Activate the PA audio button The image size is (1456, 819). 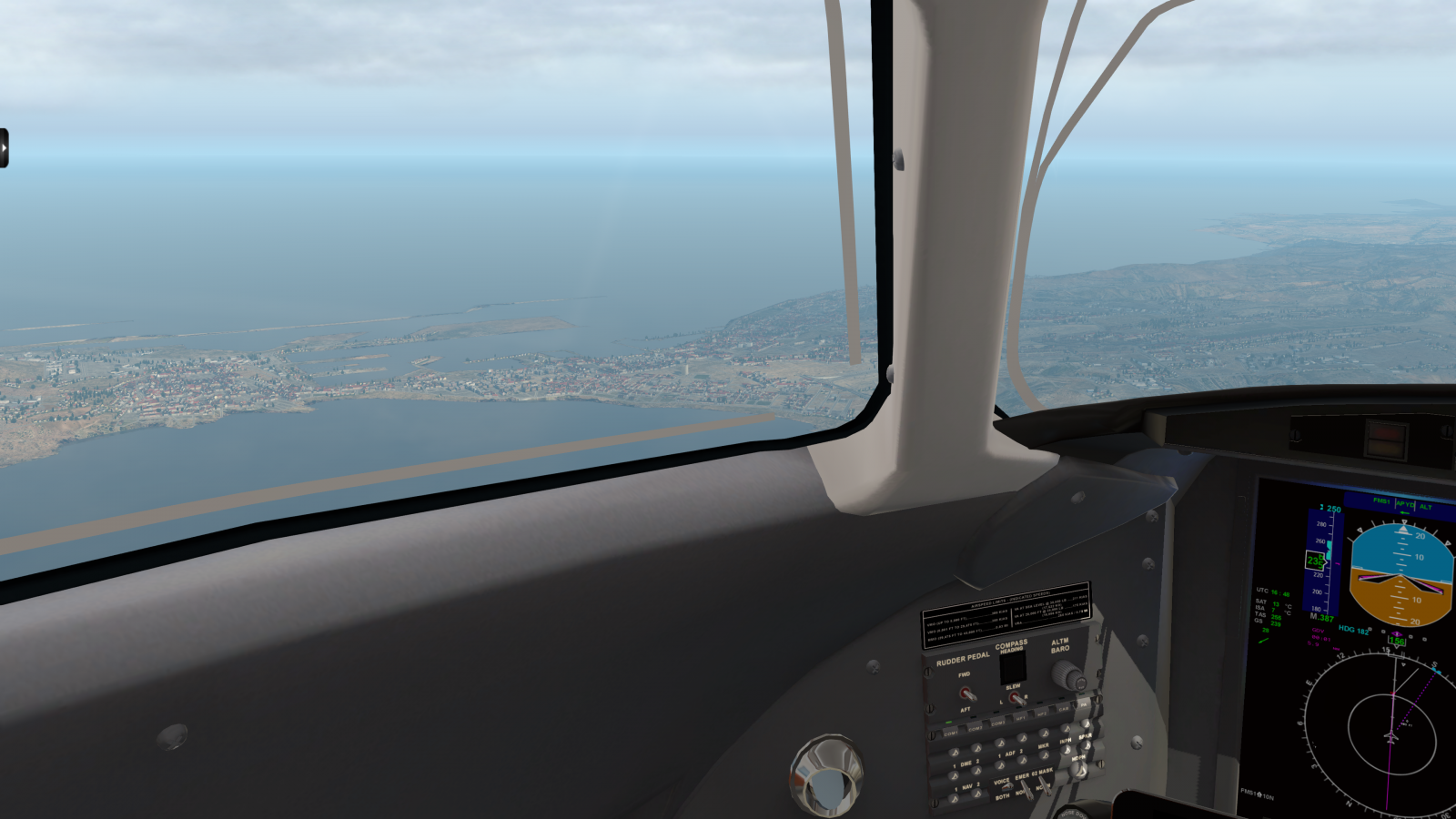click(1083, 704)
